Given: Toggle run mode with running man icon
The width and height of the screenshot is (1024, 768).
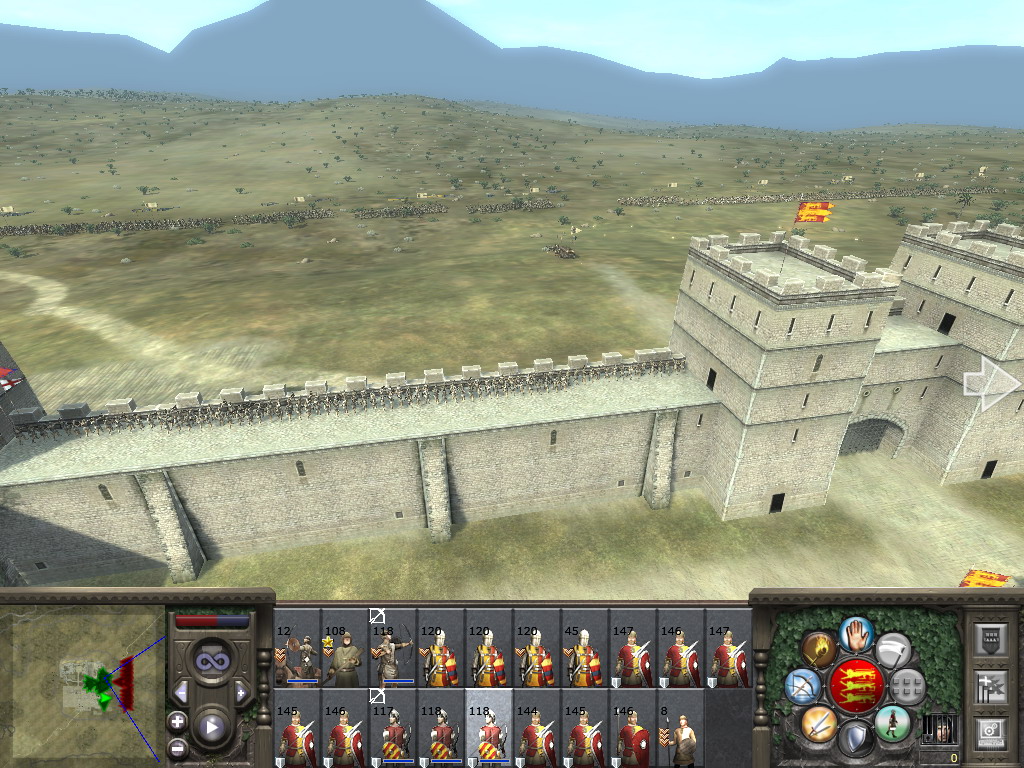Looking at the screenshot, I should point(892,722).
